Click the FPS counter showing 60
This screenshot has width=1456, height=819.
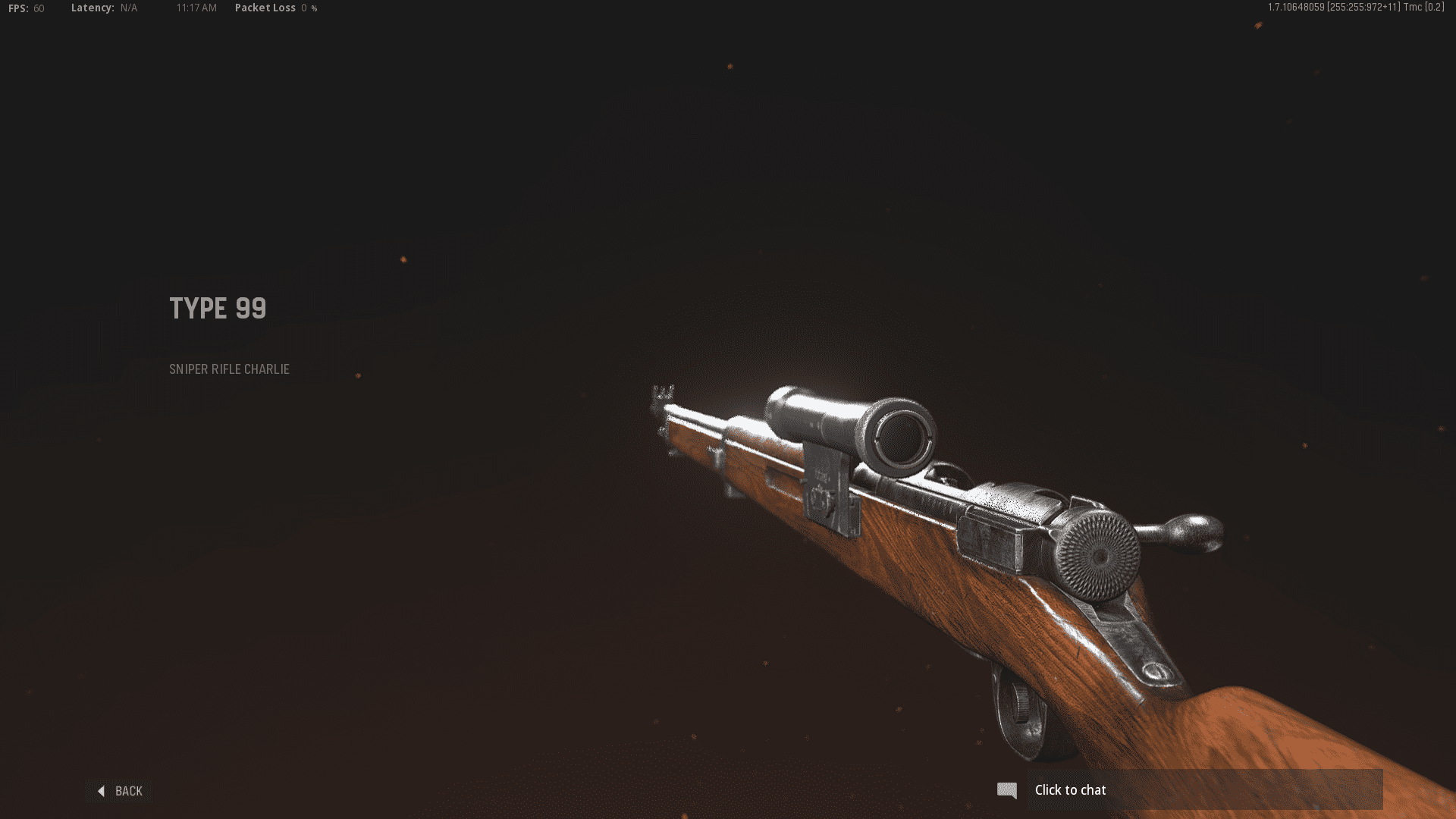pos(25,8)
